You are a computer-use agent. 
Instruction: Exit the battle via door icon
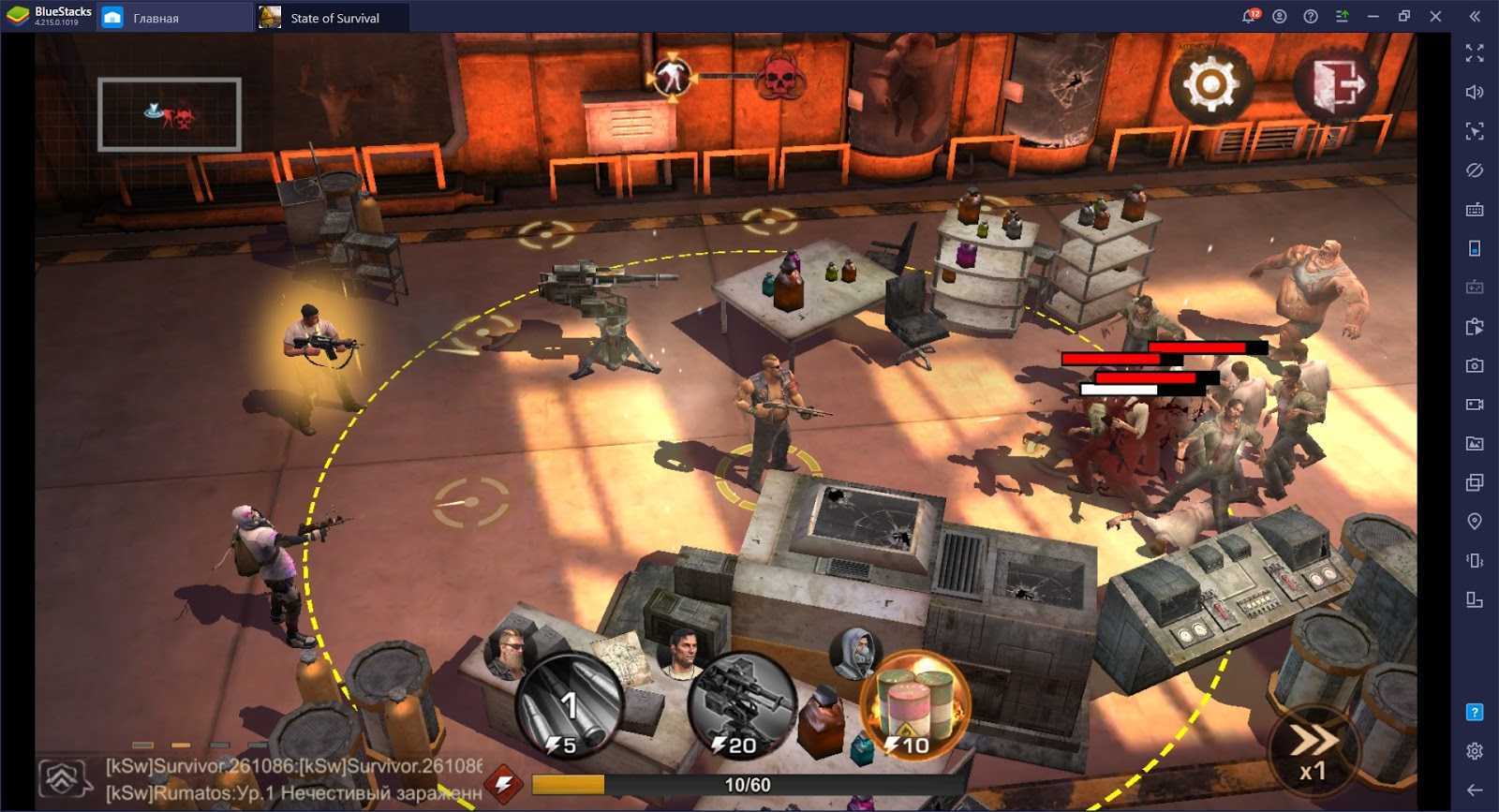tap(1337, 85)
